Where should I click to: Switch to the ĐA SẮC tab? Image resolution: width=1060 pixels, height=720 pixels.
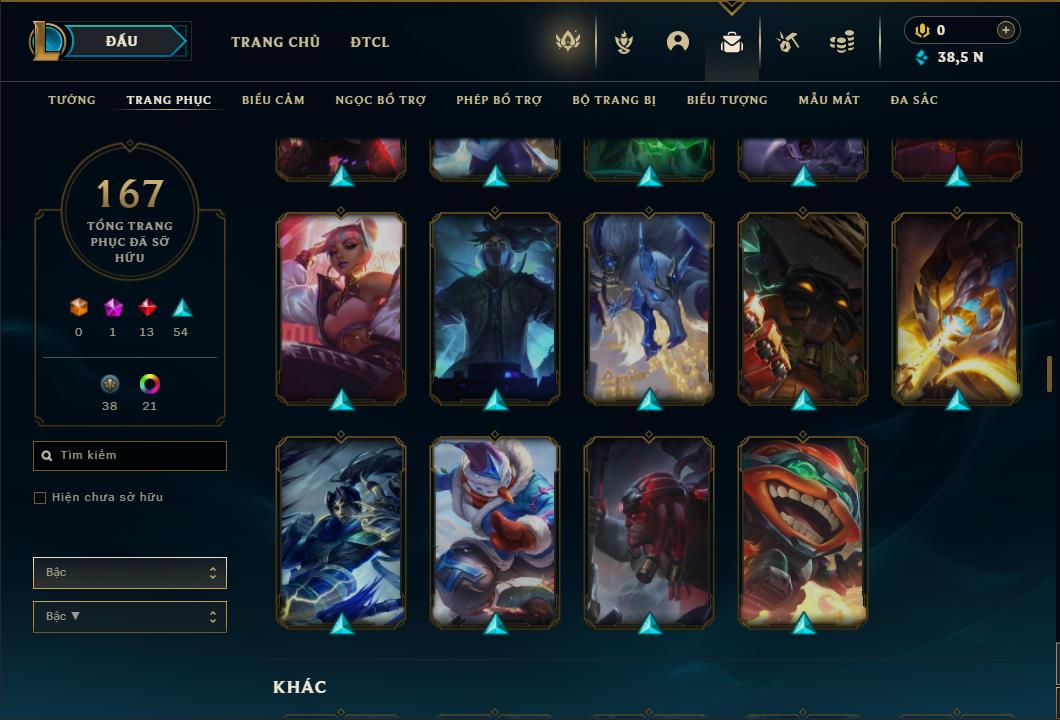(914, 100)
